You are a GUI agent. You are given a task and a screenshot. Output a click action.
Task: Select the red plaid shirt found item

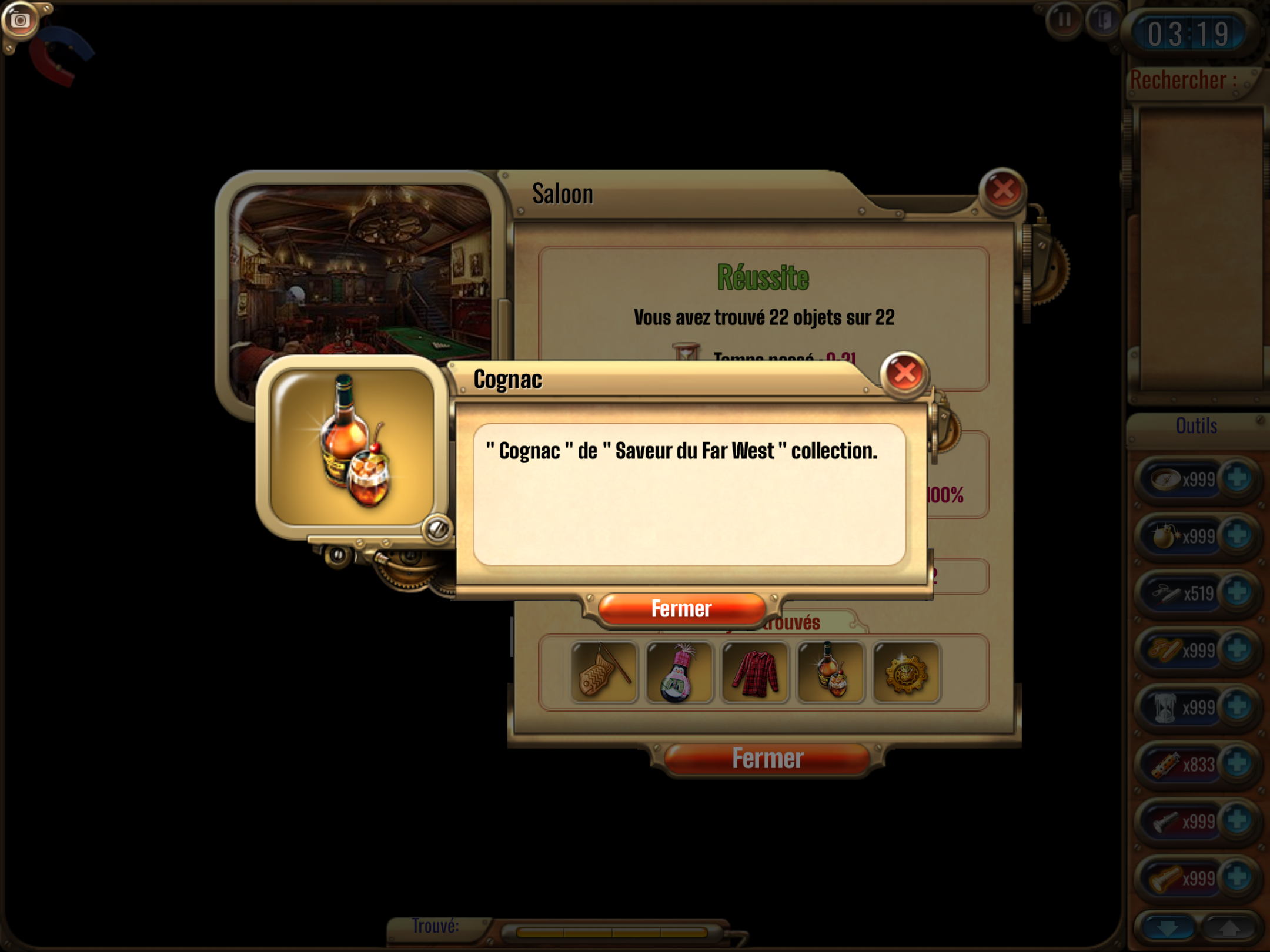tap(755, 672)
